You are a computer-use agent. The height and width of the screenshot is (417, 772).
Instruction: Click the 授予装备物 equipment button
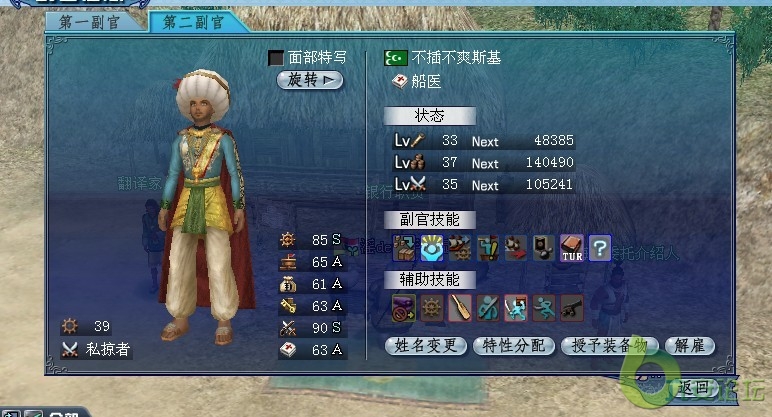point(611,346)
